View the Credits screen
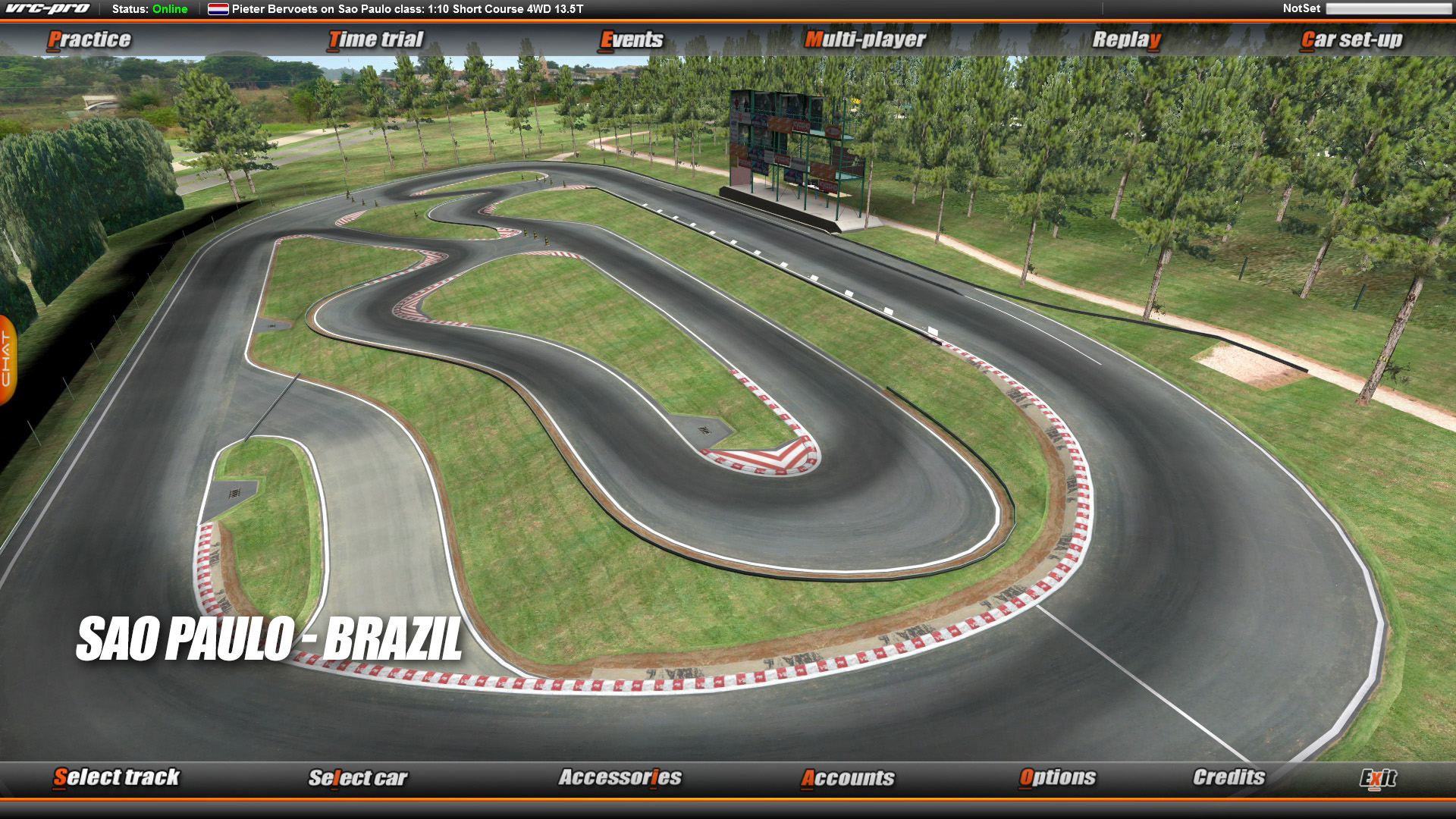This screenshot has height=819, width=1456. pos(1229,777)
